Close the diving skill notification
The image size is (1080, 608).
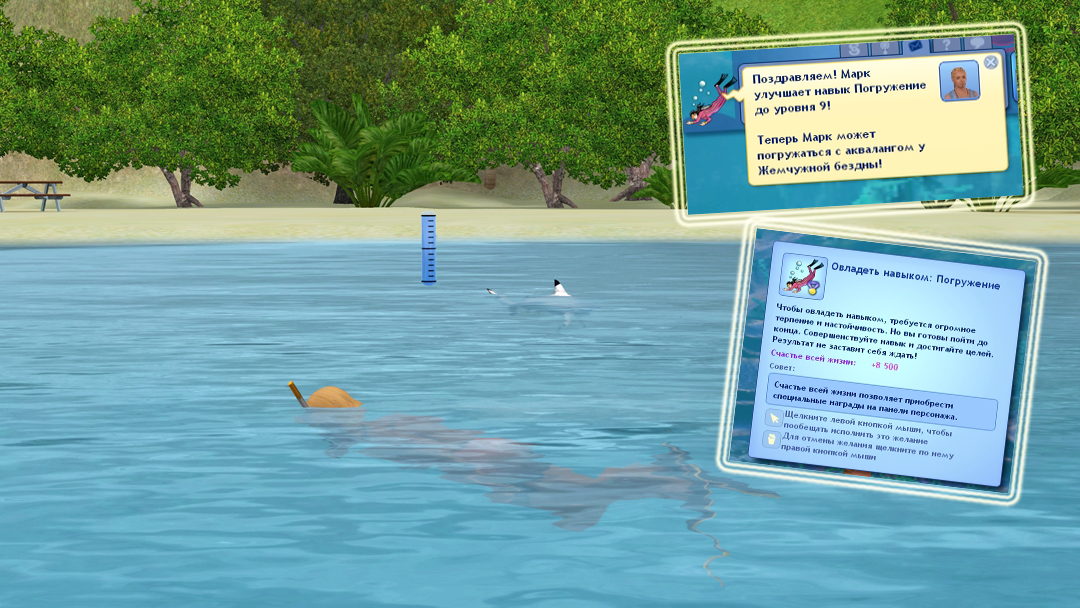[x=990, y=62]
